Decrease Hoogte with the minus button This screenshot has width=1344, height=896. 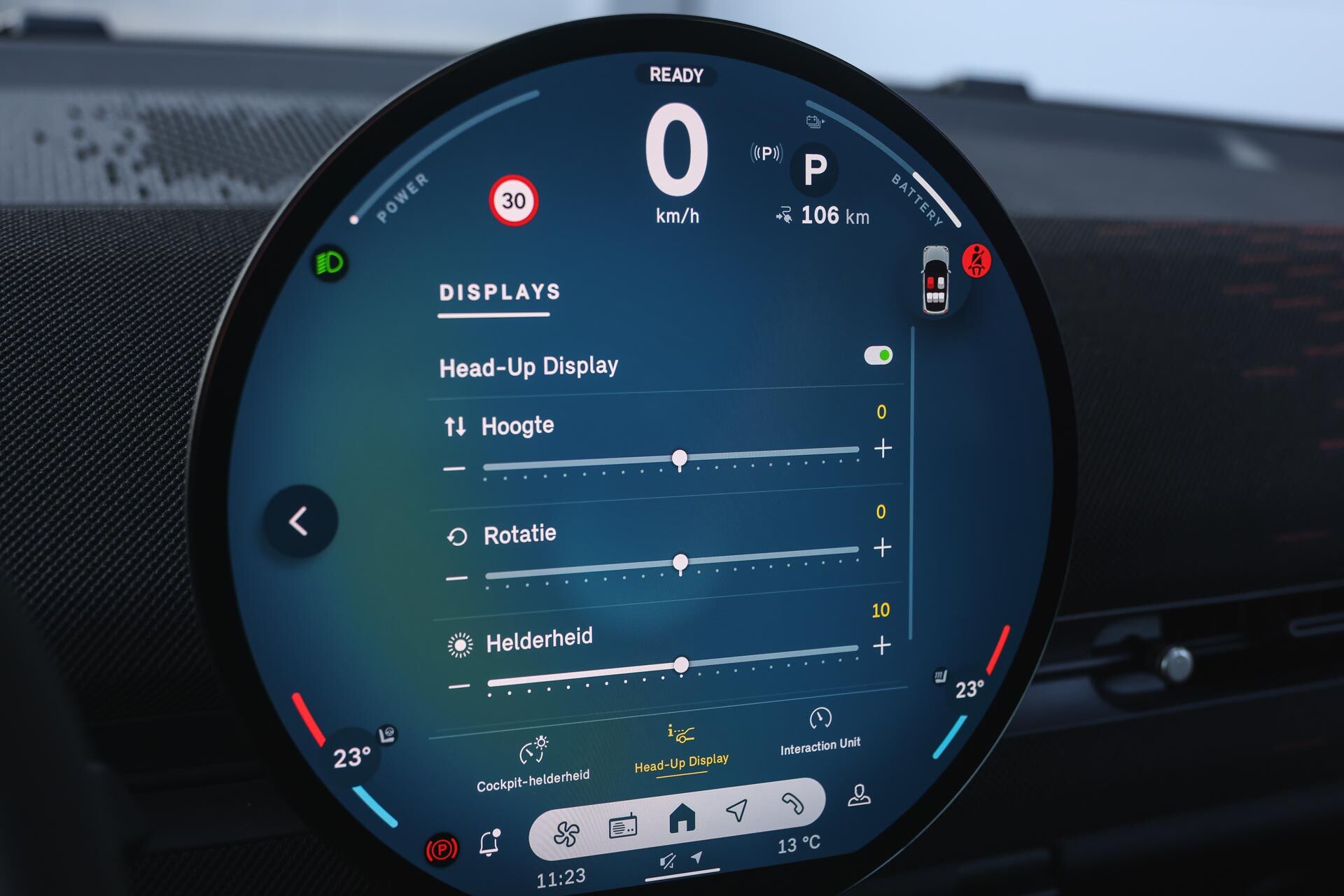click(x=454, y=468)
